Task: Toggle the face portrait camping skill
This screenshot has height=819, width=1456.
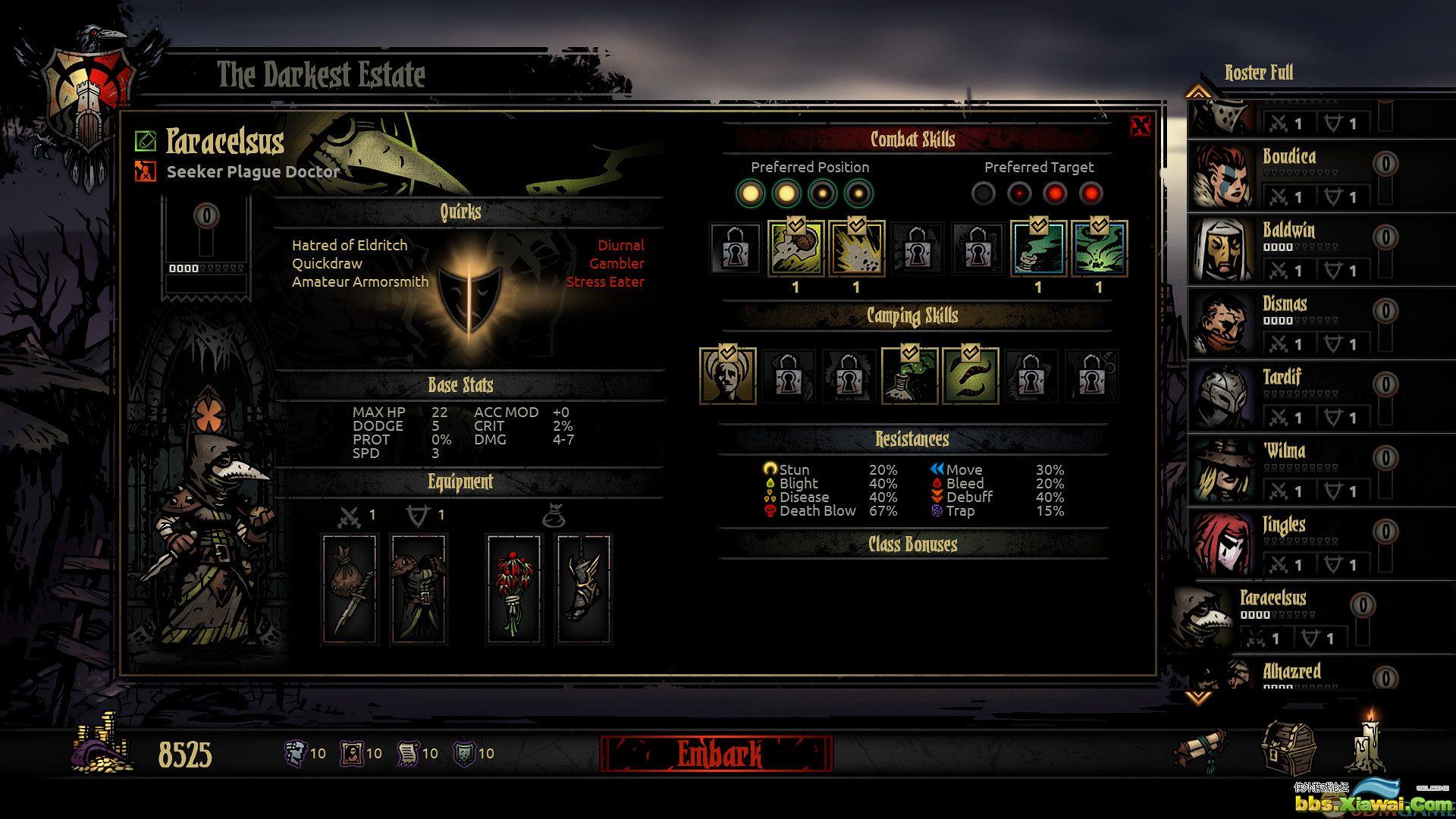Action: (728, 375)
